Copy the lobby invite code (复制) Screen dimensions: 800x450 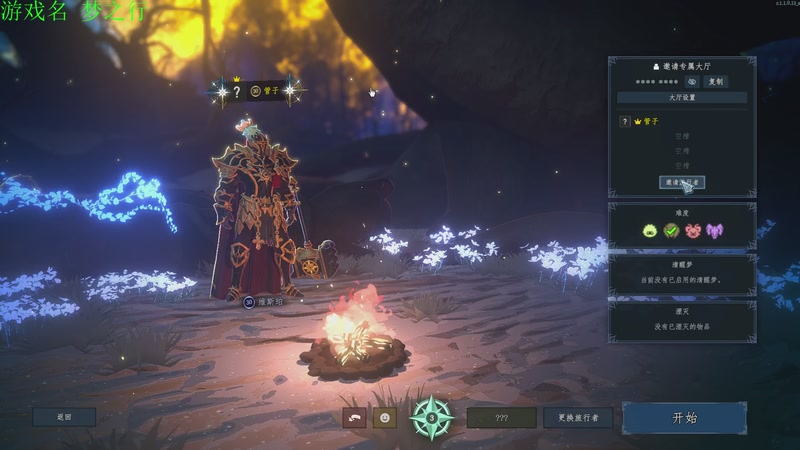(715, 81)
